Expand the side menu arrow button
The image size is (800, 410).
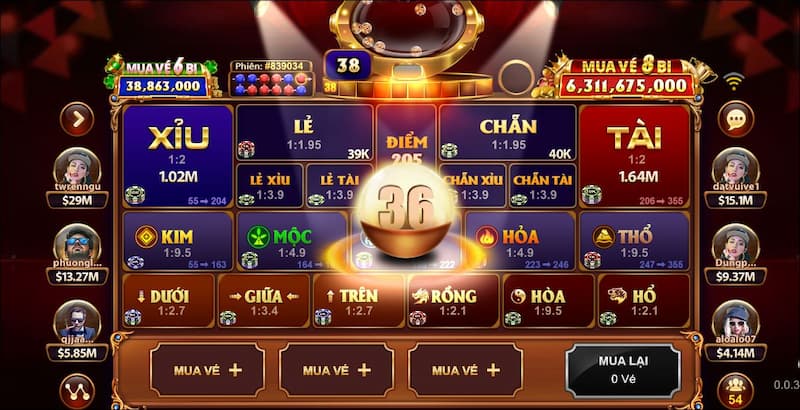click(x=76, y=120)
